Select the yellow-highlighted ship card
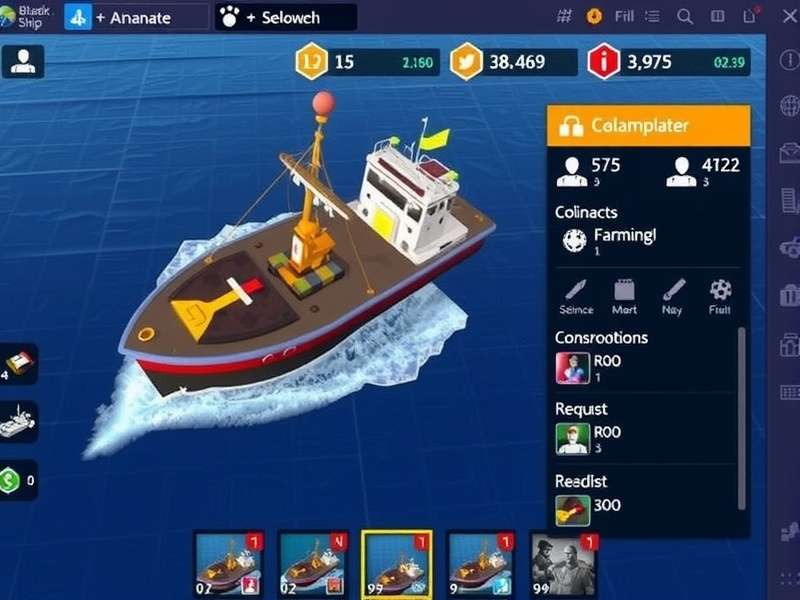 click(x=396, y=564)
